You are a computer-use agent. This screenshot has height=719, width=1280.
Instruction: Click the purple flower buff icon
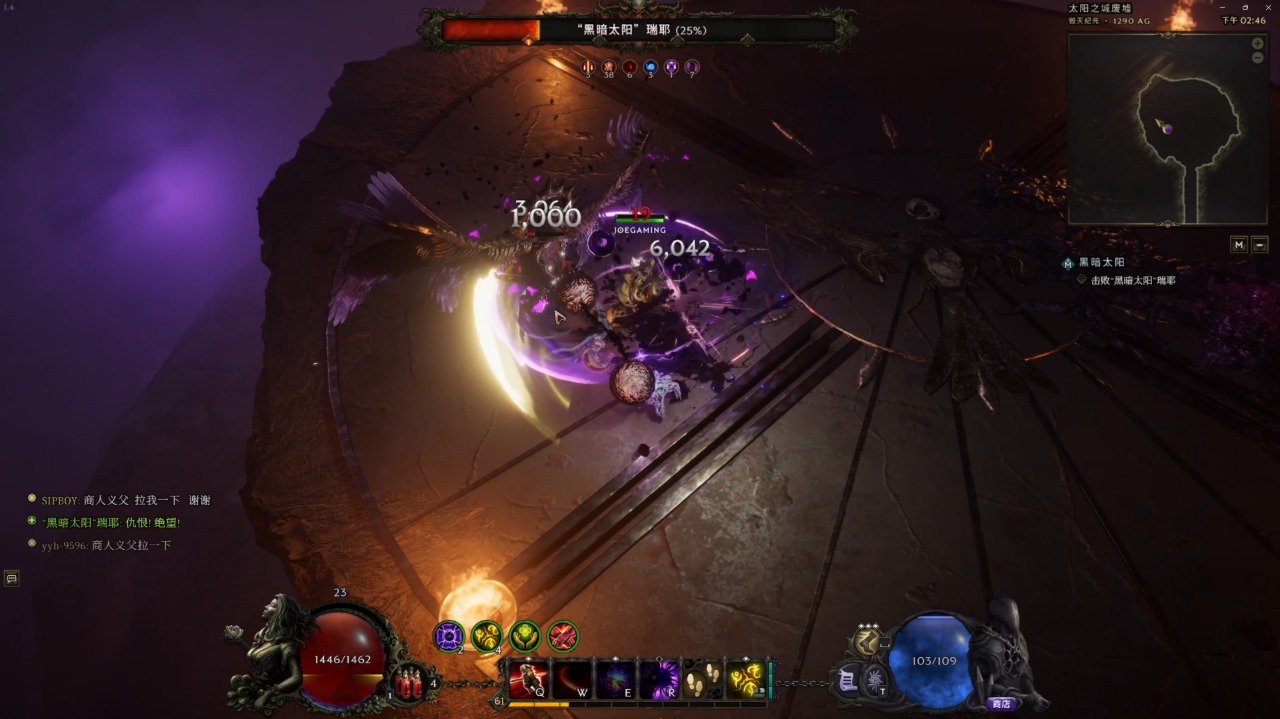[449, 636]
